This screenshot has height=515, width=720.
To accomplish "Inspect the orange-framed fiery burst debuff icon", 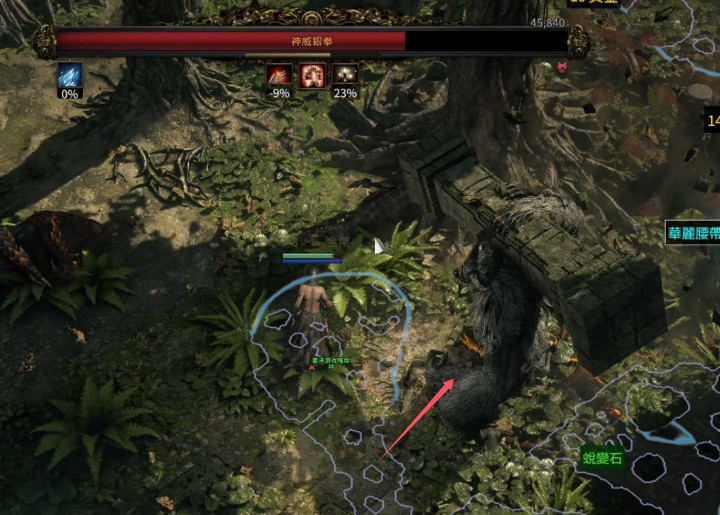I will (311, 74).
